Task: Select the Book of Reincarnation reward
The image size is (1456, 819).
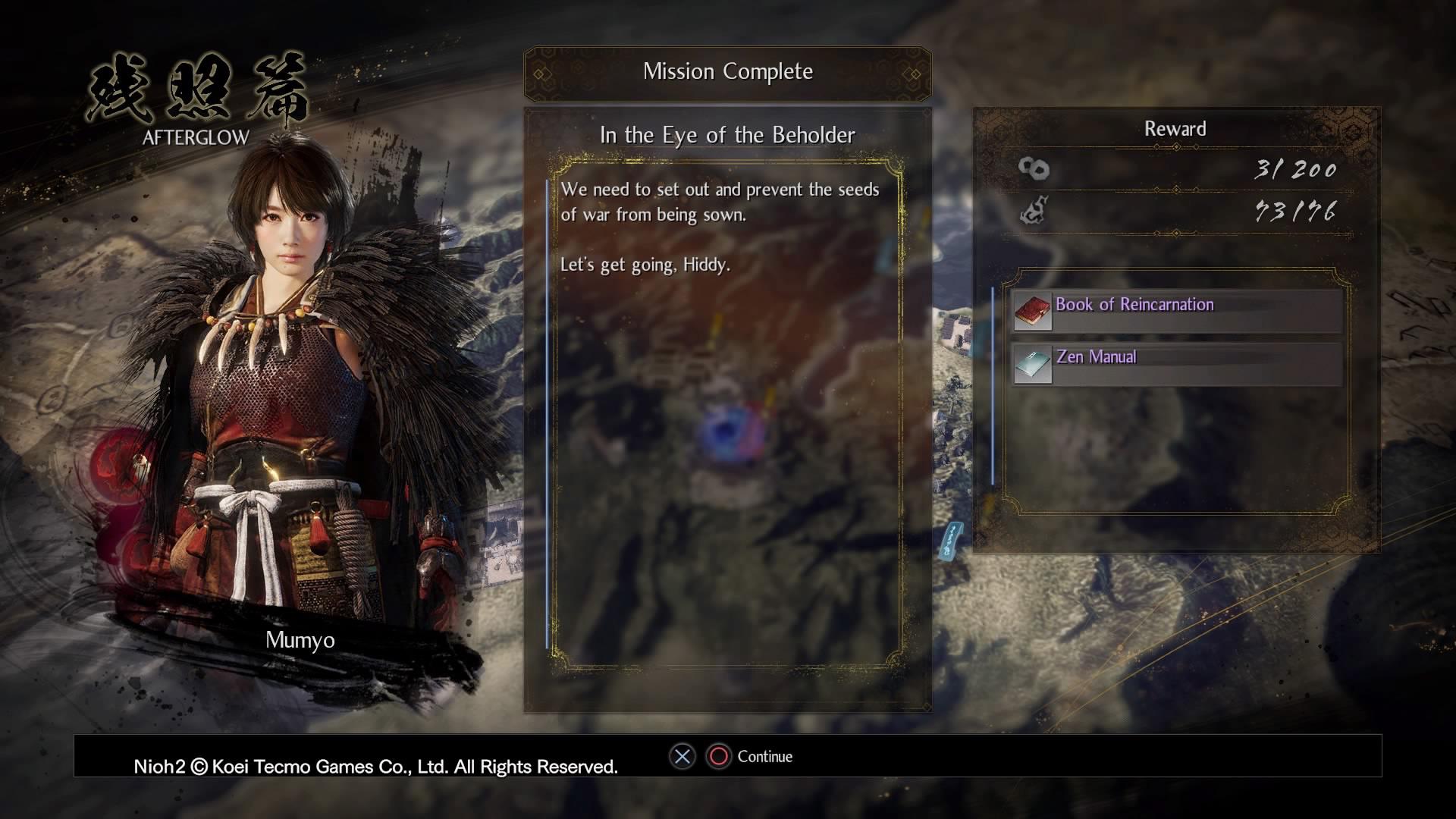Action: (1177, 311)
